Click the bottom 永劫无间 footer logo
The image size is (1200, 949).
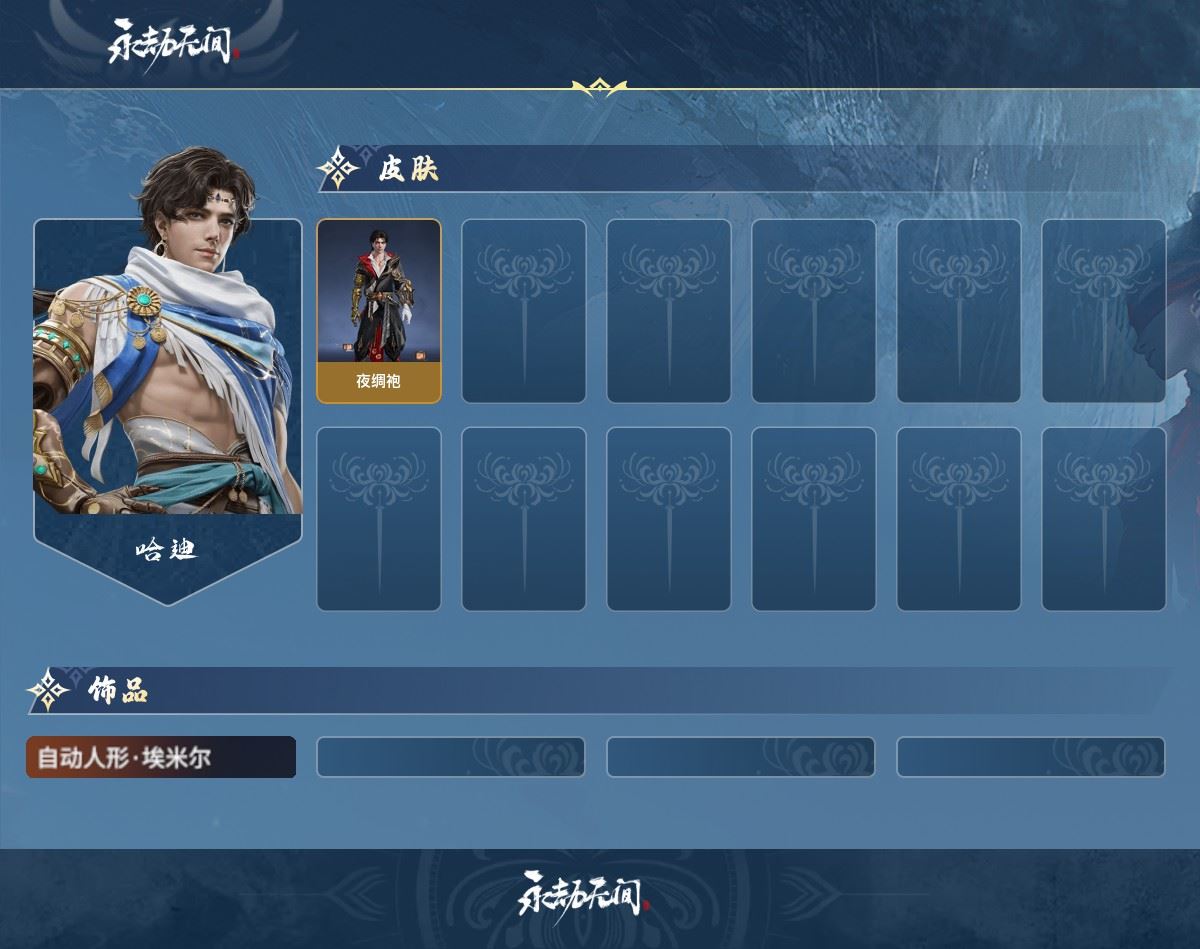(584, 893)
